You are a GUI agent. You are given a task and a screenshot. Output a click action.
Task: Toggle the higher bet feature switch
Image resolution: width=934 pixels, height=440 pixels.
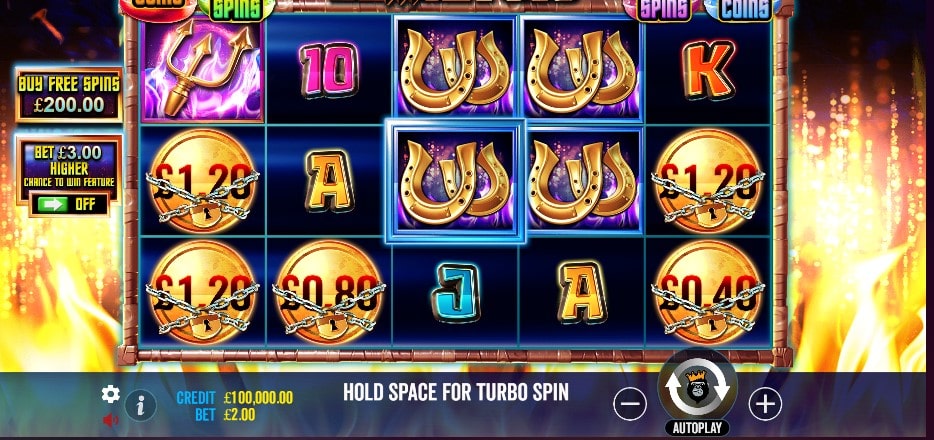pyautogui.click(x=67, y=204)
